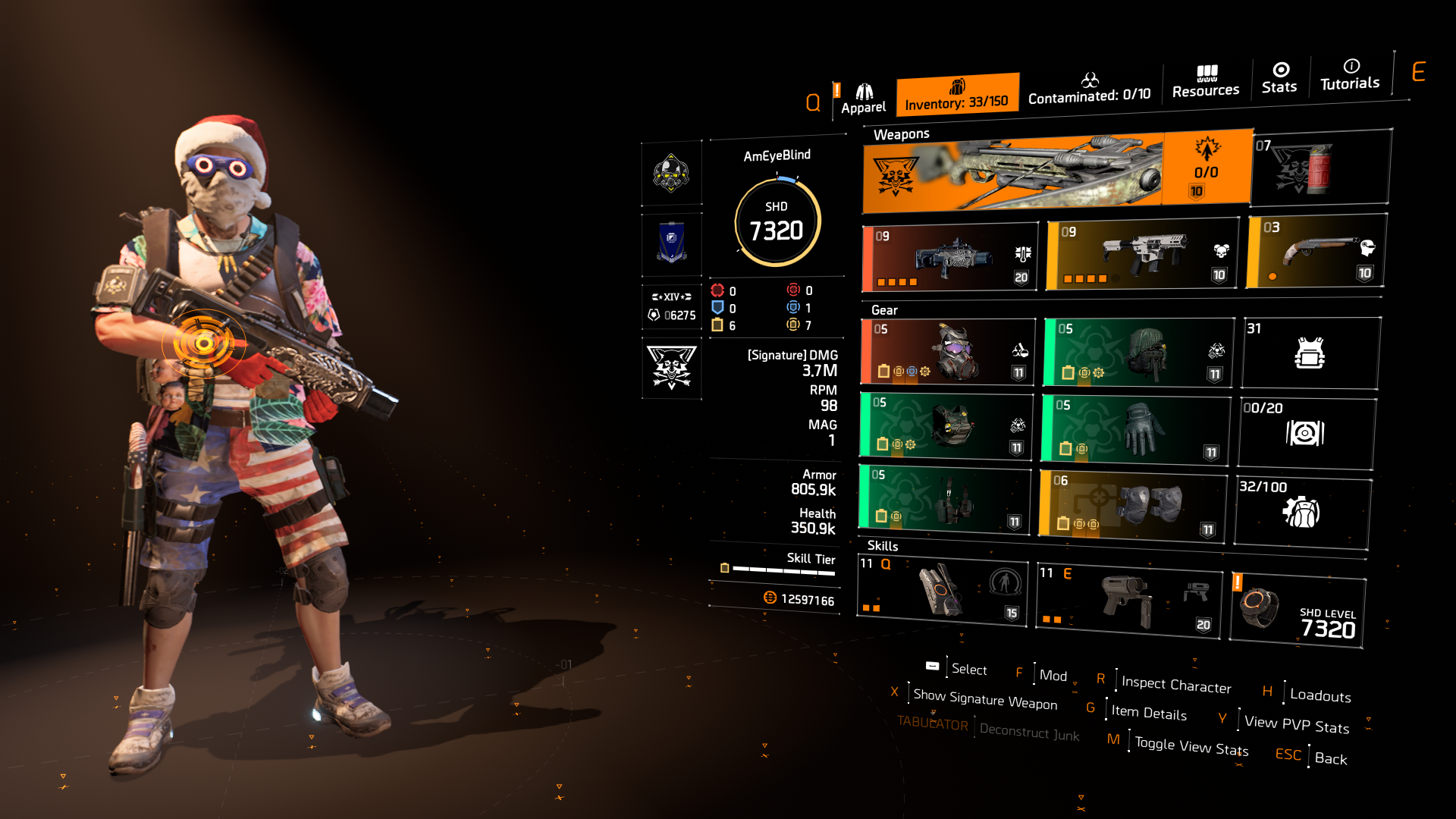Open Loadouts

pos(1319,695)
